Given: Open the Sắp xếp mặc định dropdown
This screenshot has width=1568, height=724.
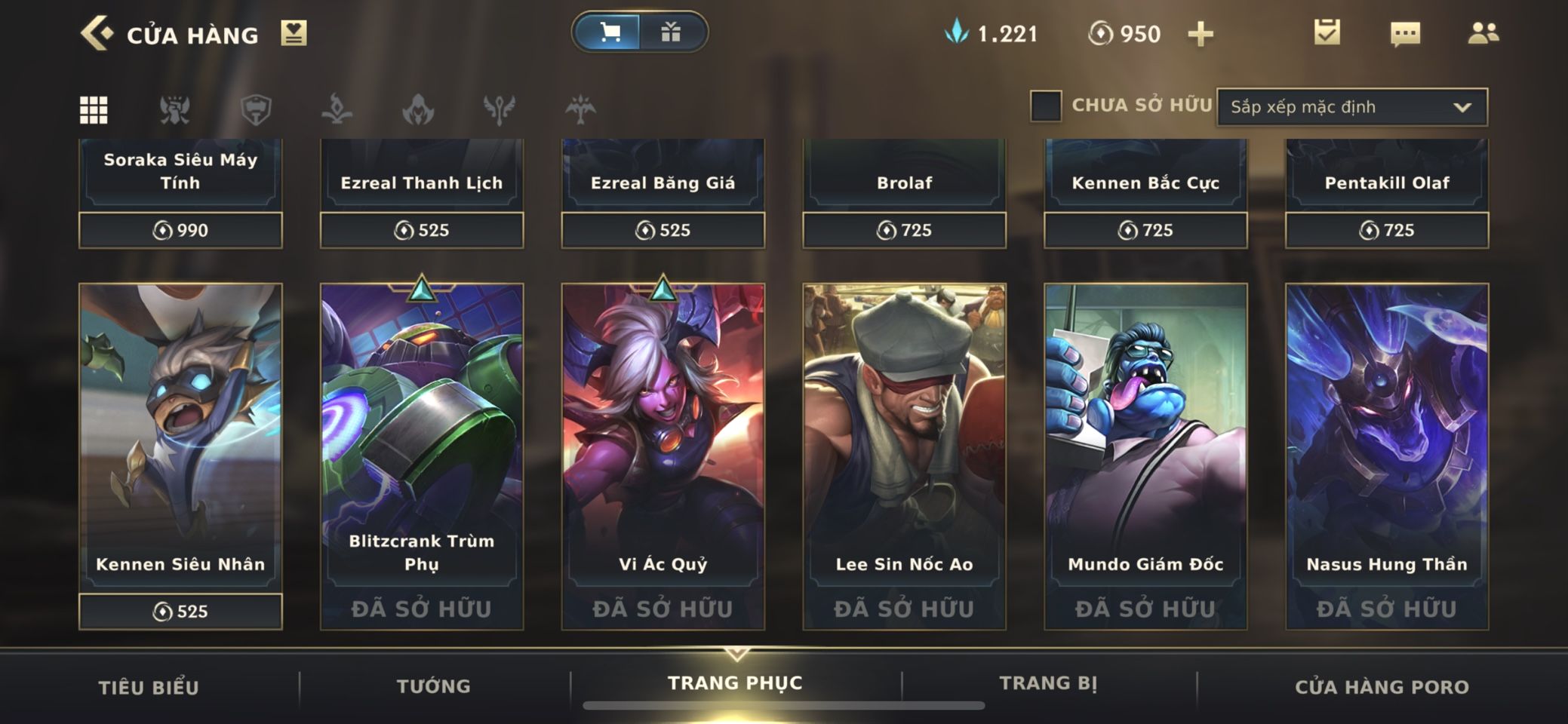Looking at the screenshot, I should [x=1351, y=107].
